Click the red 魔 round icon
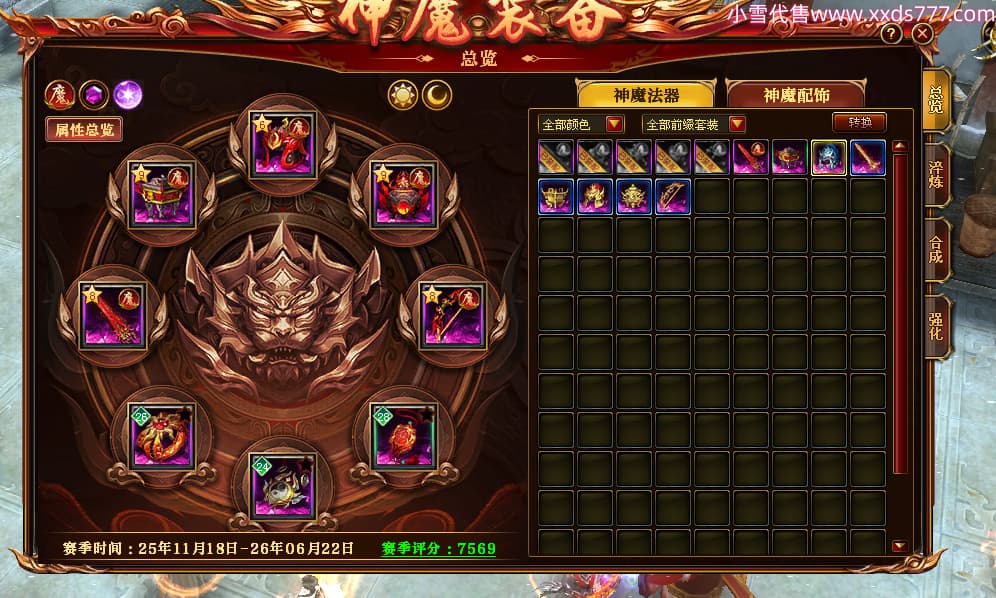 tap(59, 95)
